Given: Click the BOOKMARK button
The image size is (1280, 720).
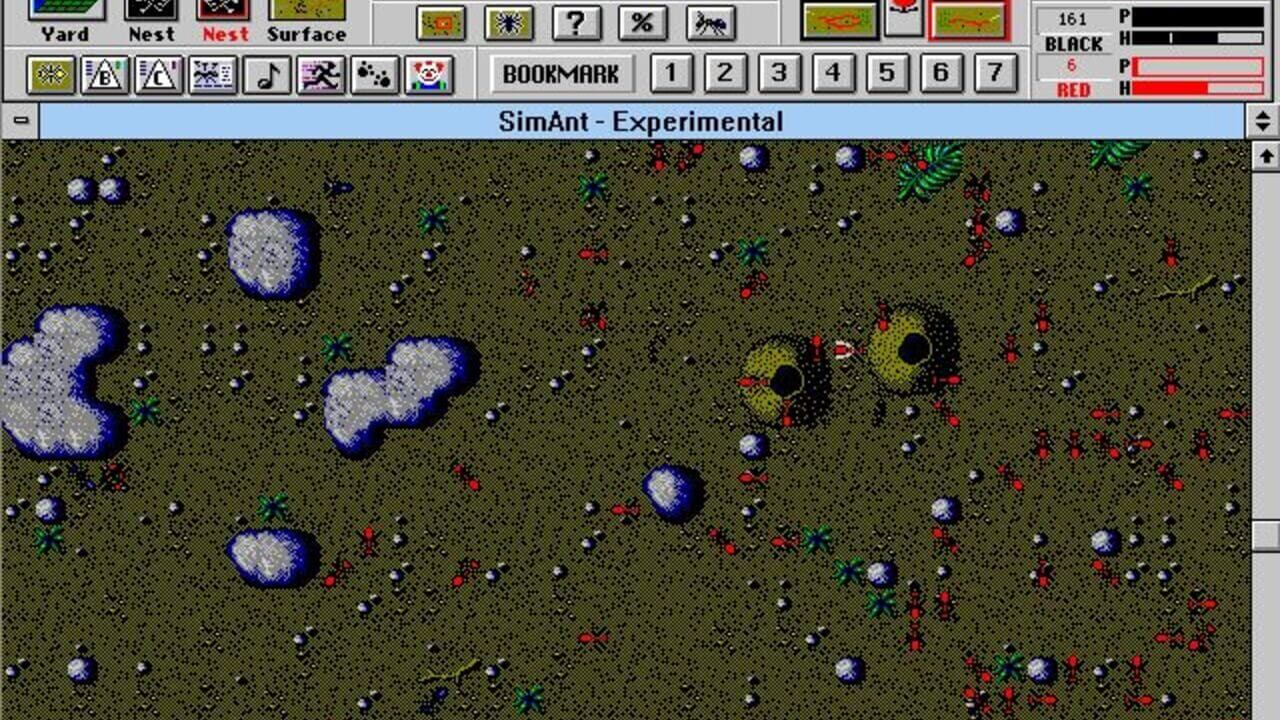Looking at the screenshot, I should 561,74.
